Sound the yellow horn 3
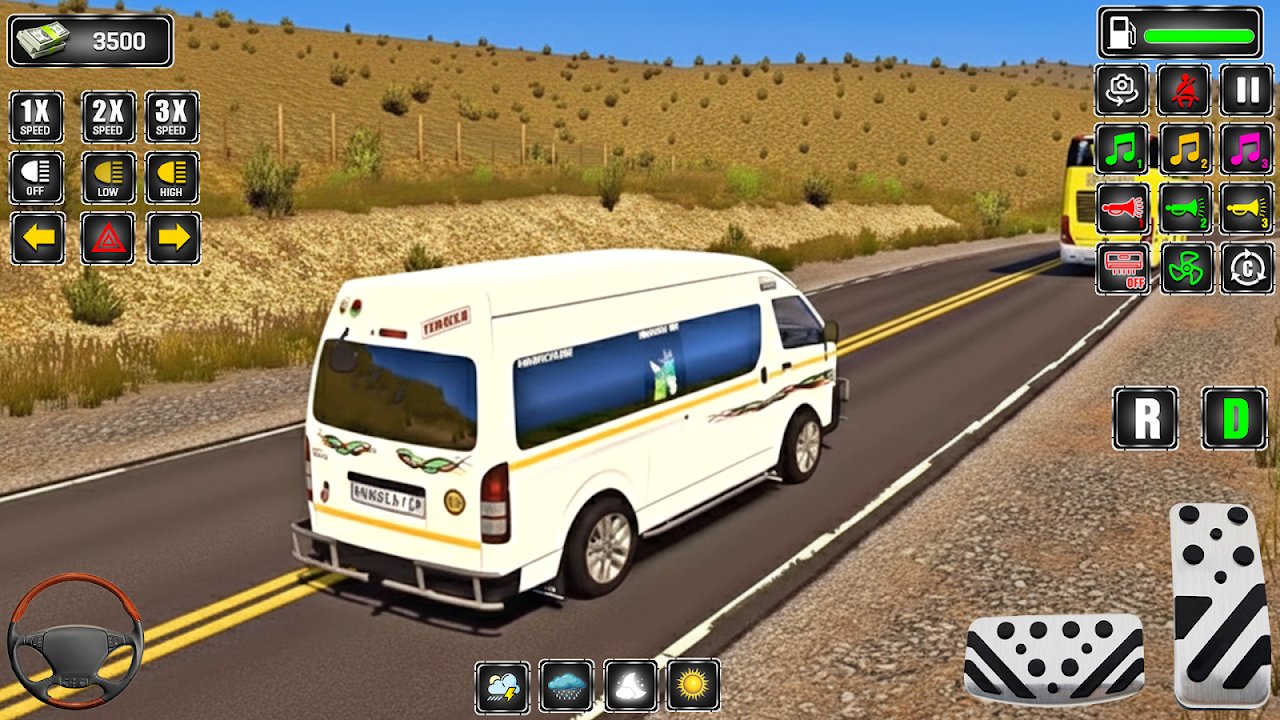The image size is (1280, 720). [x=1247, y=209]
